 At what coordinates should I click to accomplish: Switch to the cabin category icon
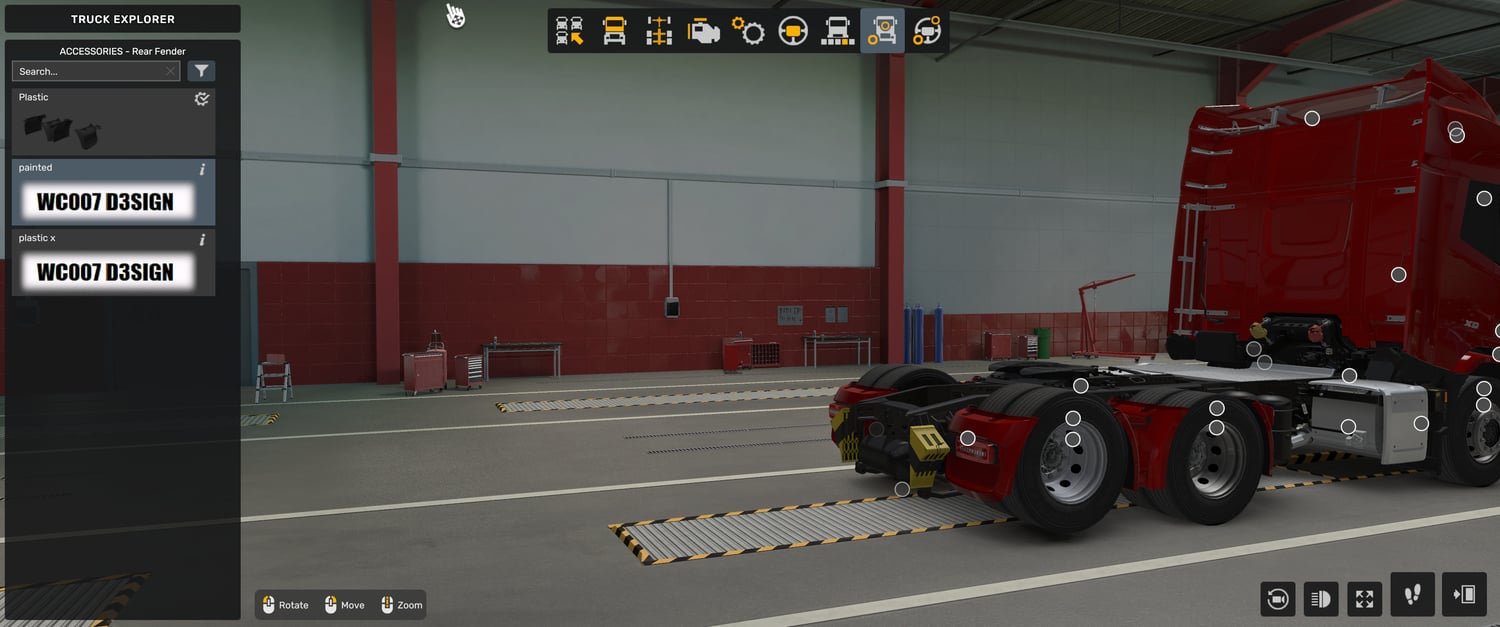coord(614,31)
